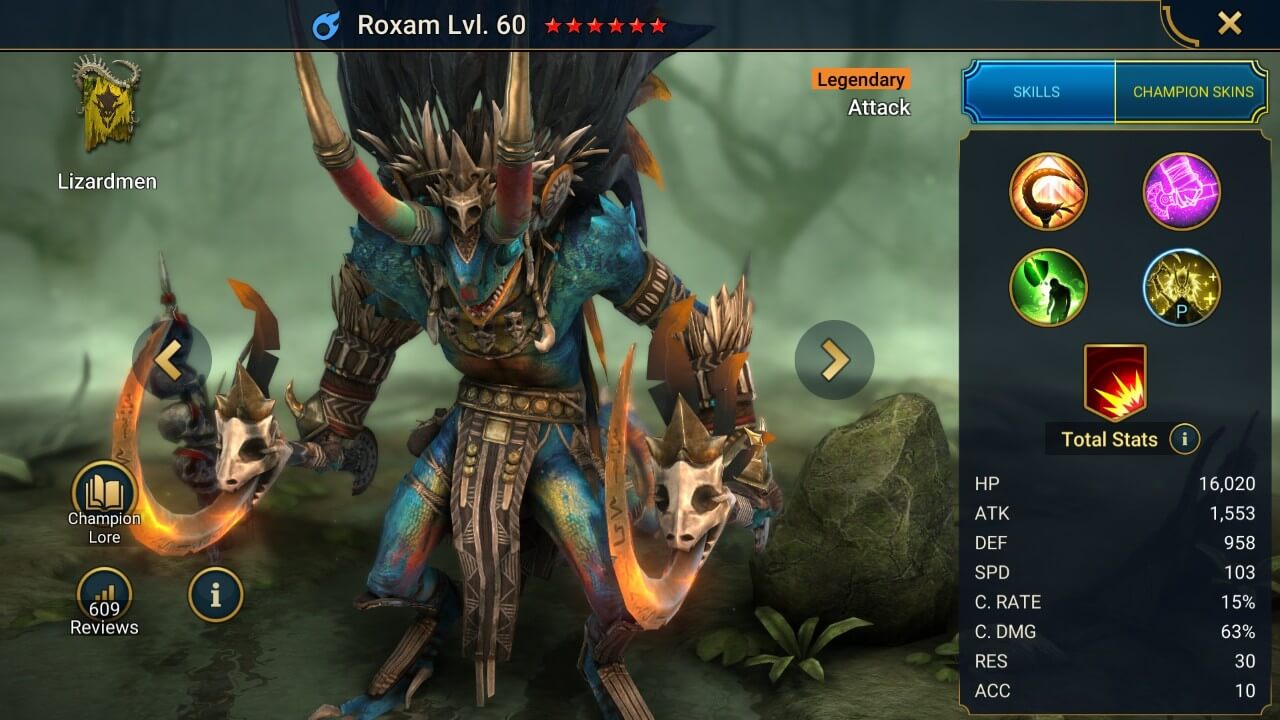The image size is (1280, 720).
Task: Click the Legendary rarity label
Action: tap(860, 79)
